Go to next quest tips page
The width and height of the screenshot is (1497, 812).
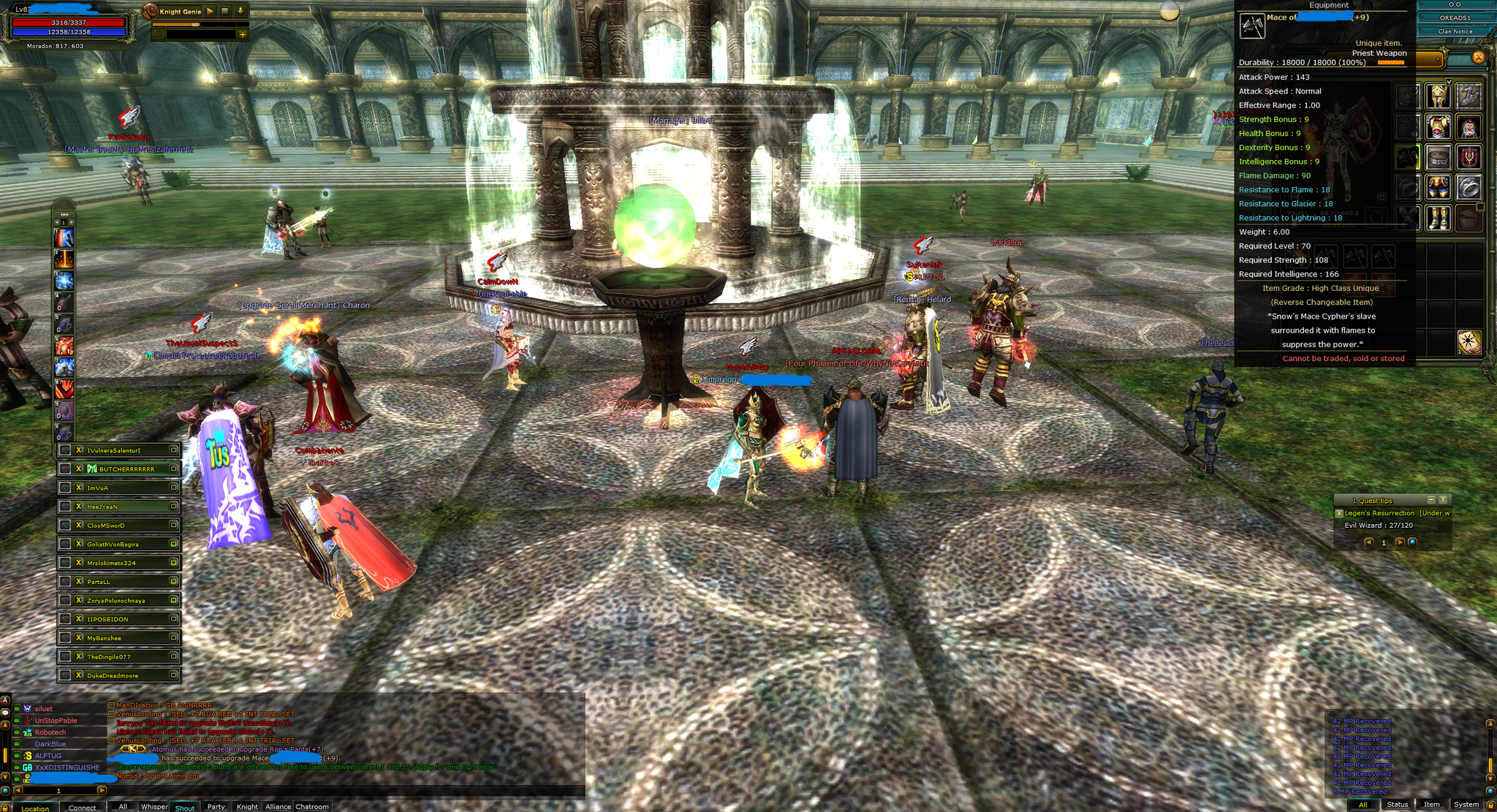[1399, 542]
